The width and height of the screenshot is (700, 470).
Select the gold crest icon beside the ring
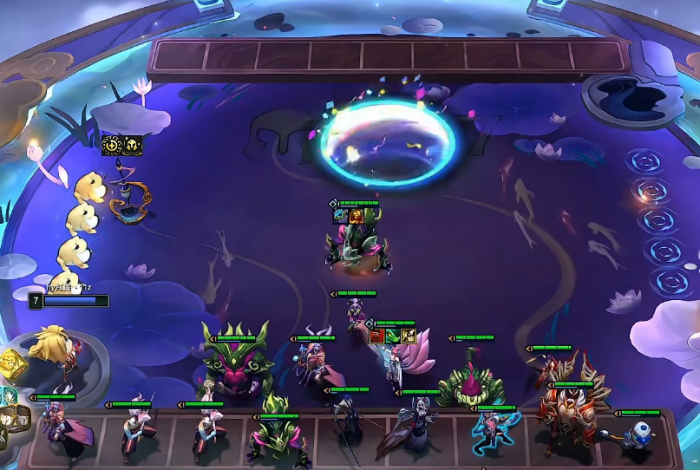click(x=132, y=146)
